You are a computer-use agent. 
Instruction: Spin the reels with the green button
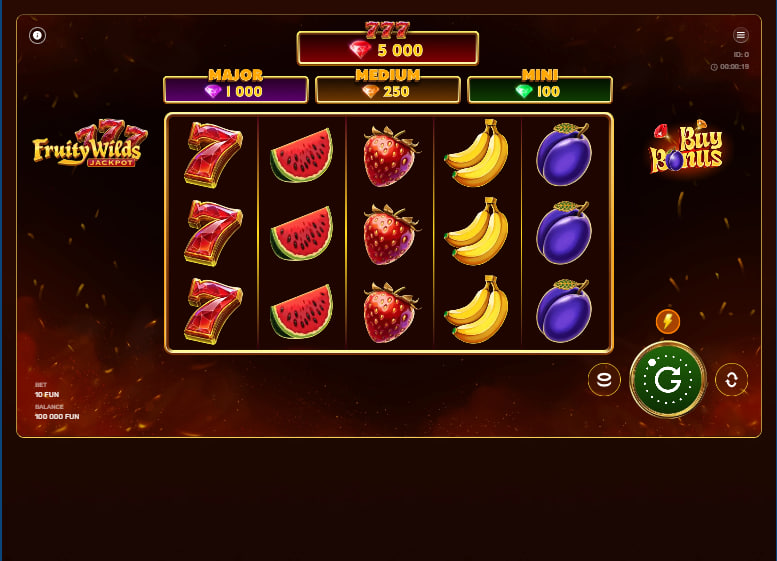tap(668, 379)
